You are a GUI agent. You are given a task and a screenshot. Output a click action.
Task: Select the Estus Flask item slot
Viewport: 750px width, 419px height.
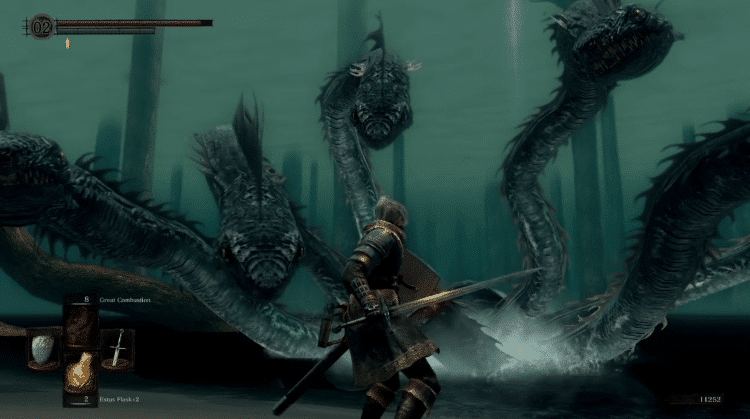[81, 374]
